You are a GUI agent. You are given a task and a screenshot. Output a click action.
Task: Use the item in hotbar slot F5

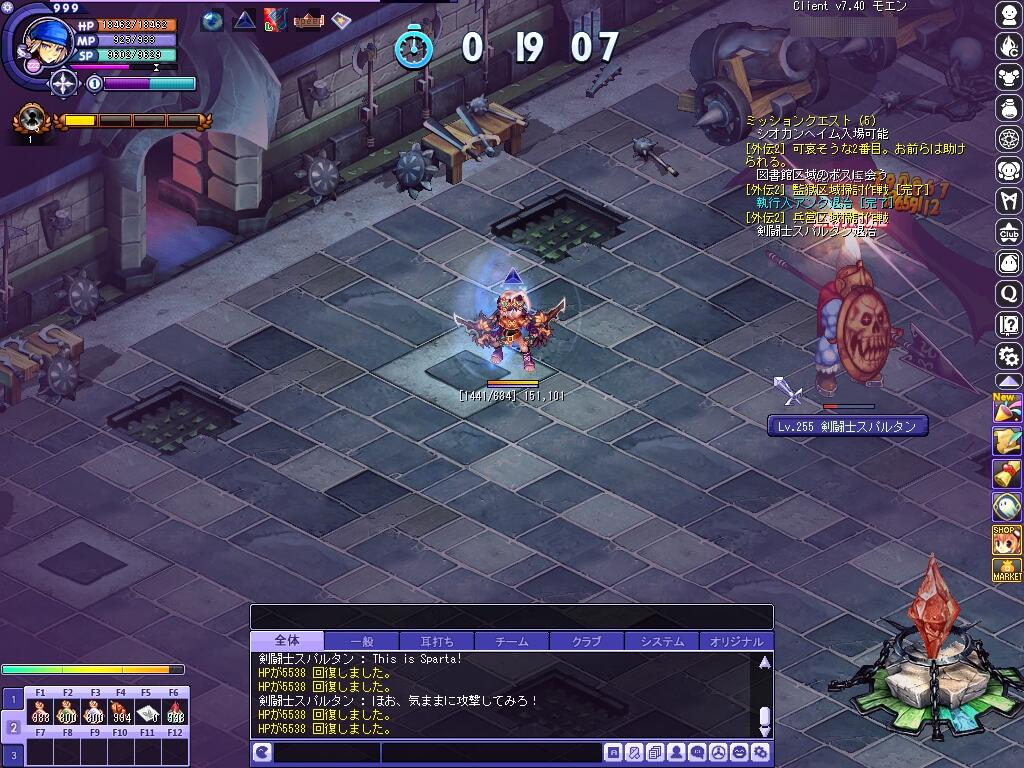point(146,714)
